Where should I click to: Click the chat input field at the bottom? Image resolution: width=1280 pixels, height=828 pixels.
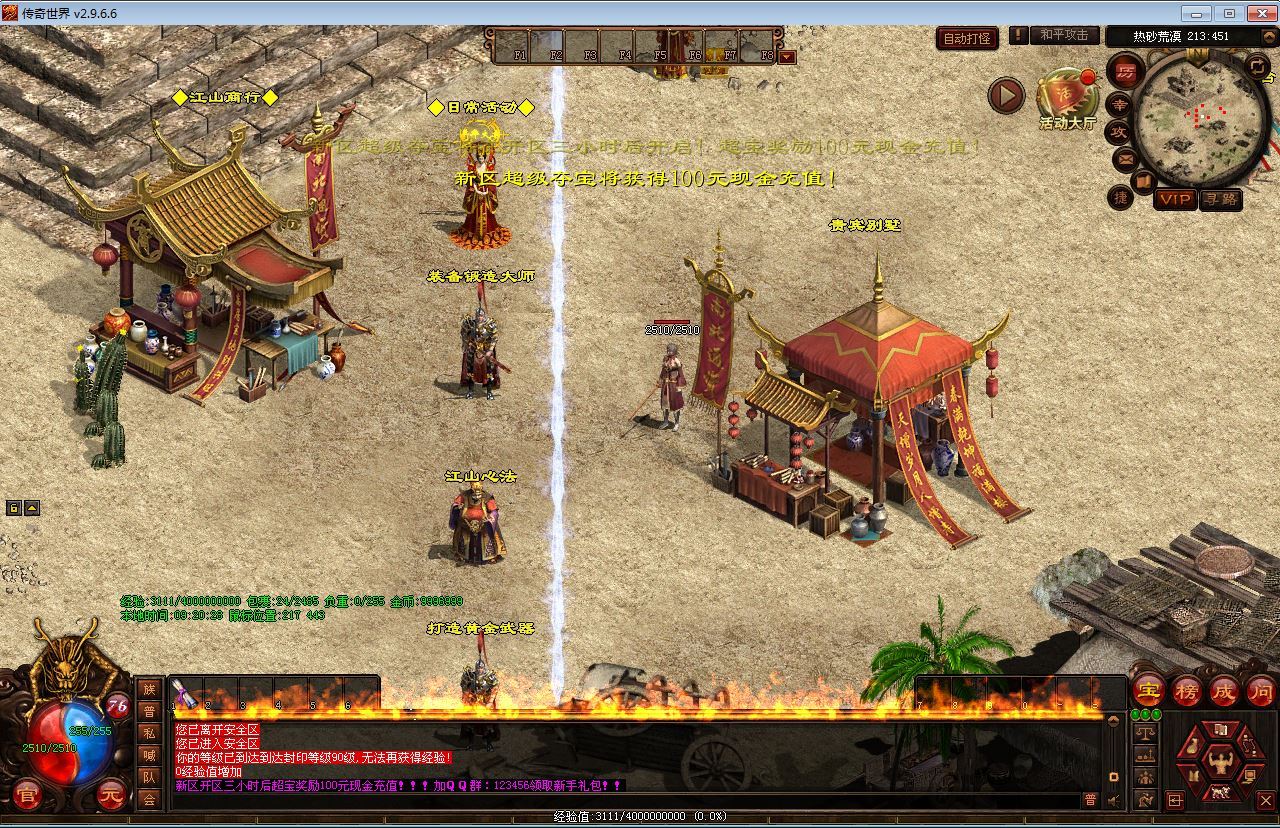600,800
